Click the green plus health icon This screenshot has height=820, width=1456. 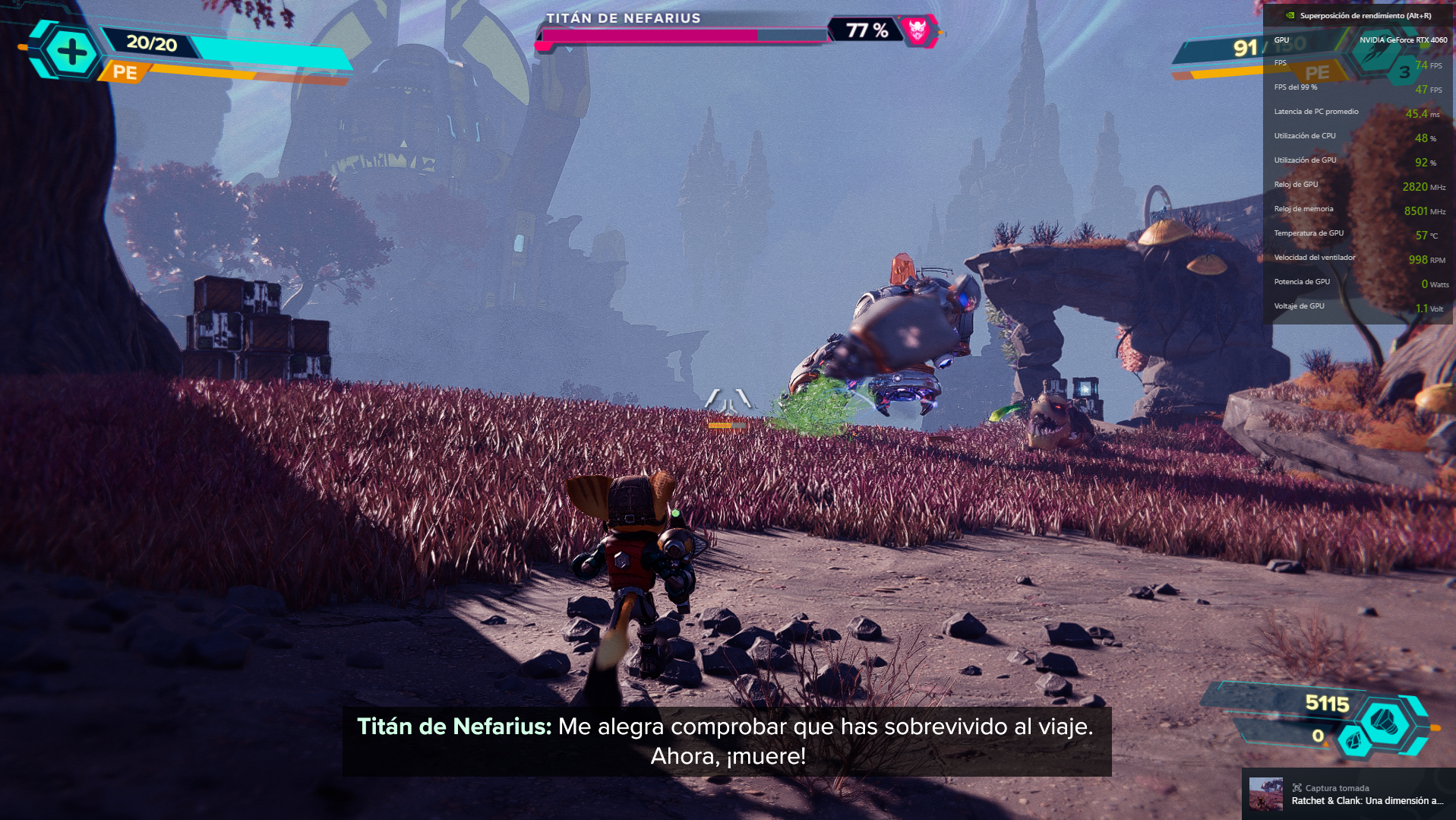71,52
